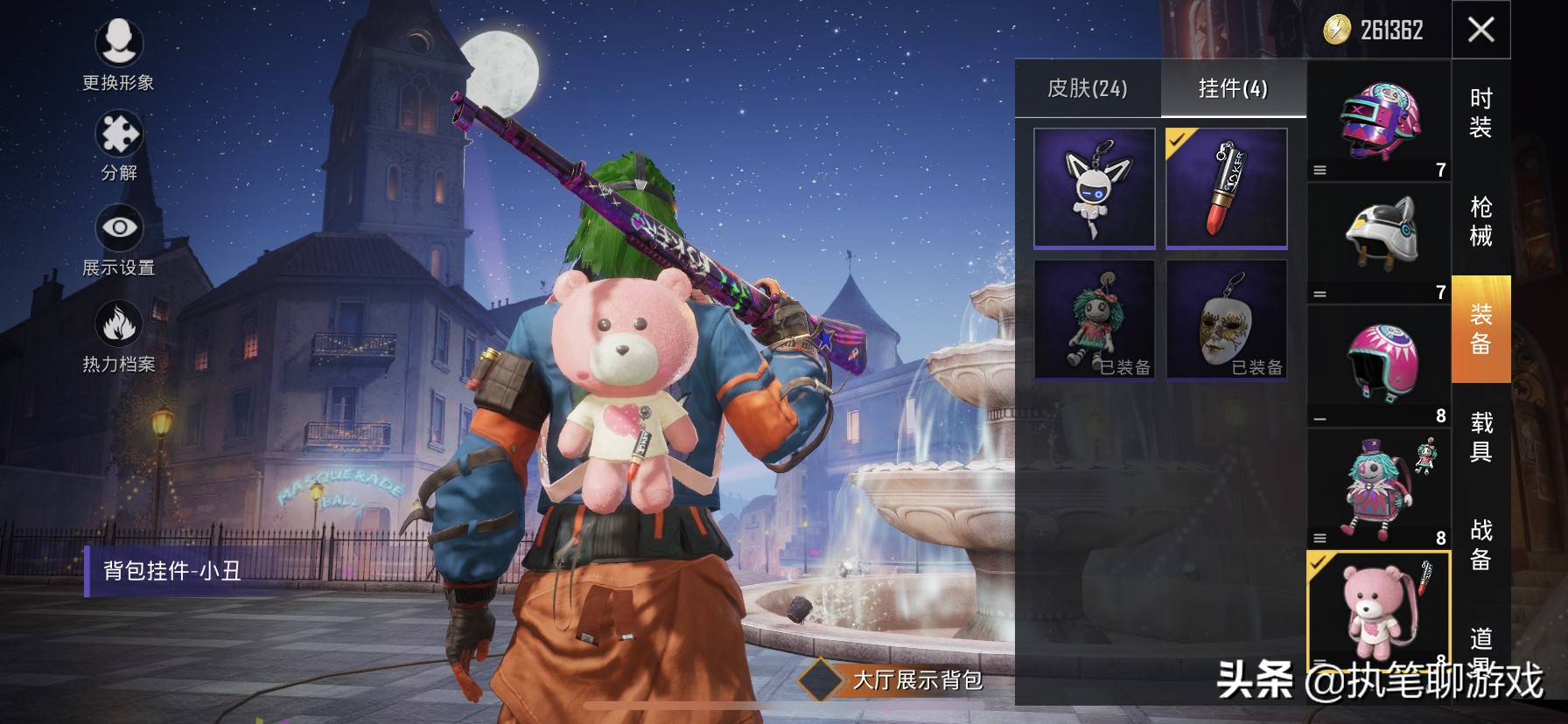
Task: Select the masquerade mask pendant
Action: pyautogui.click(x=1226, y=319)
